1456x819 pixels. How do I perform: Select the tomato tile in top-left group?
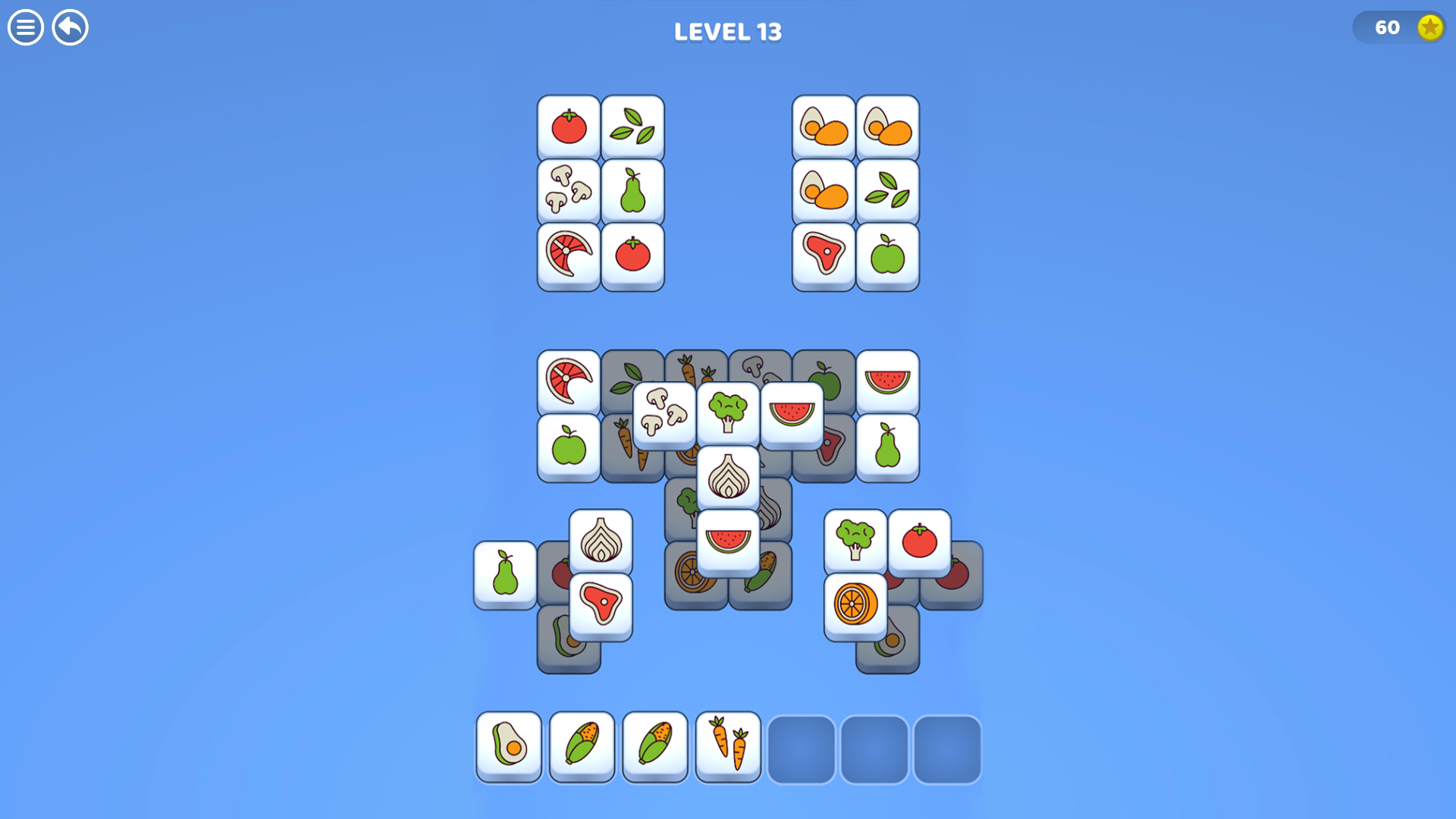click(x=567, y=127)
